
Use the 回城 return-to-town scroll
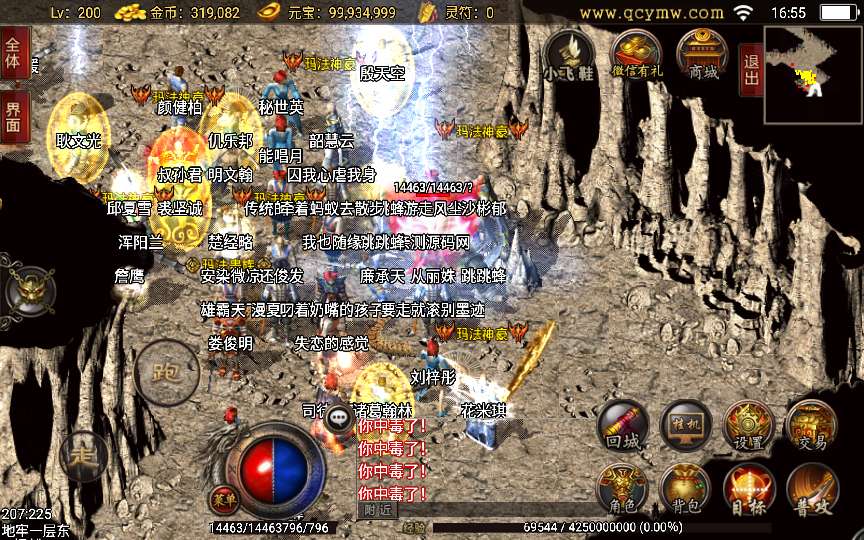(623, 423)
